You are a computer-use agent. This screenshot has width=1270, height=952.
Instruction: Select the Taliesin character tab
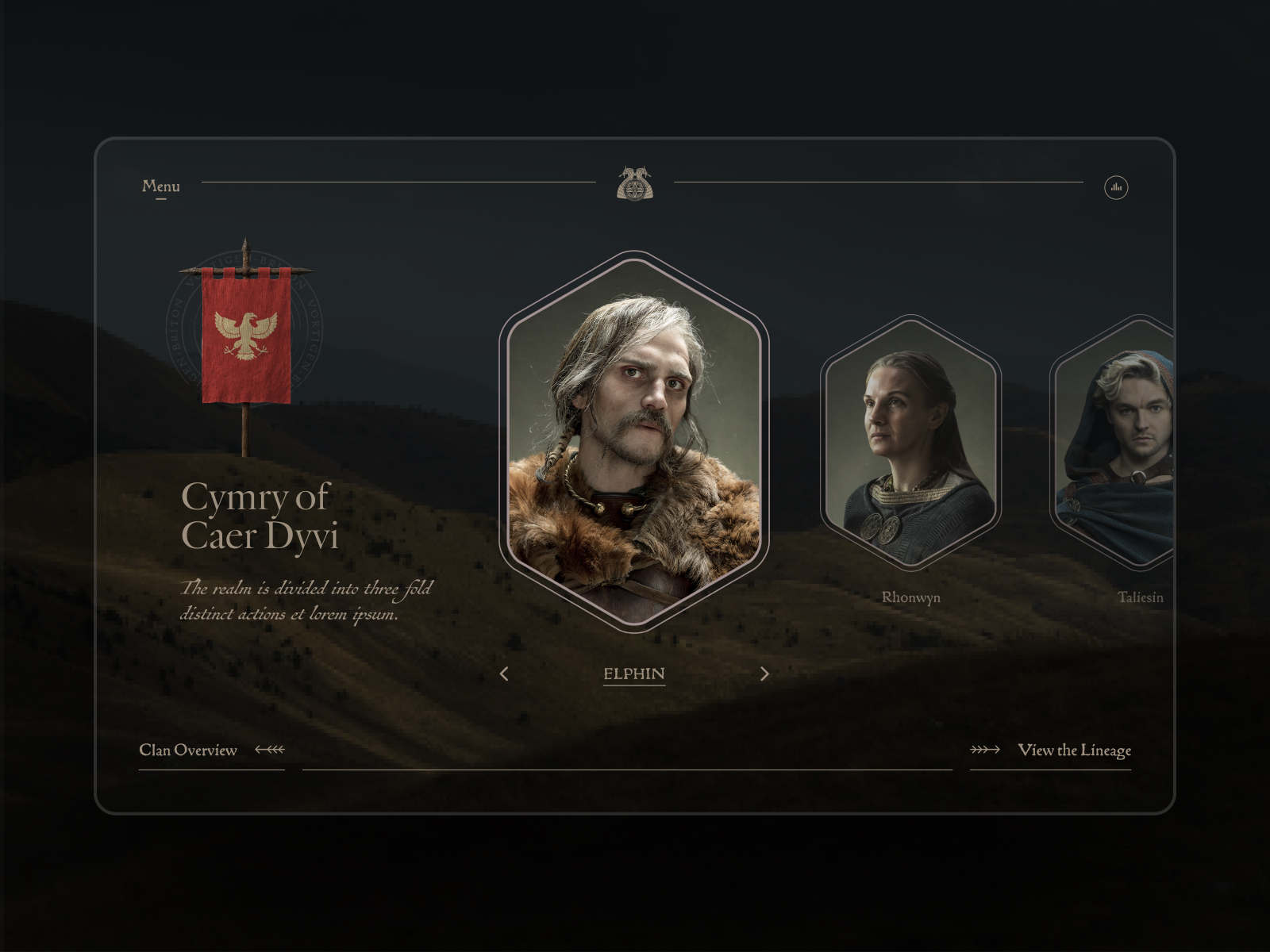(x=1140, y=444)
